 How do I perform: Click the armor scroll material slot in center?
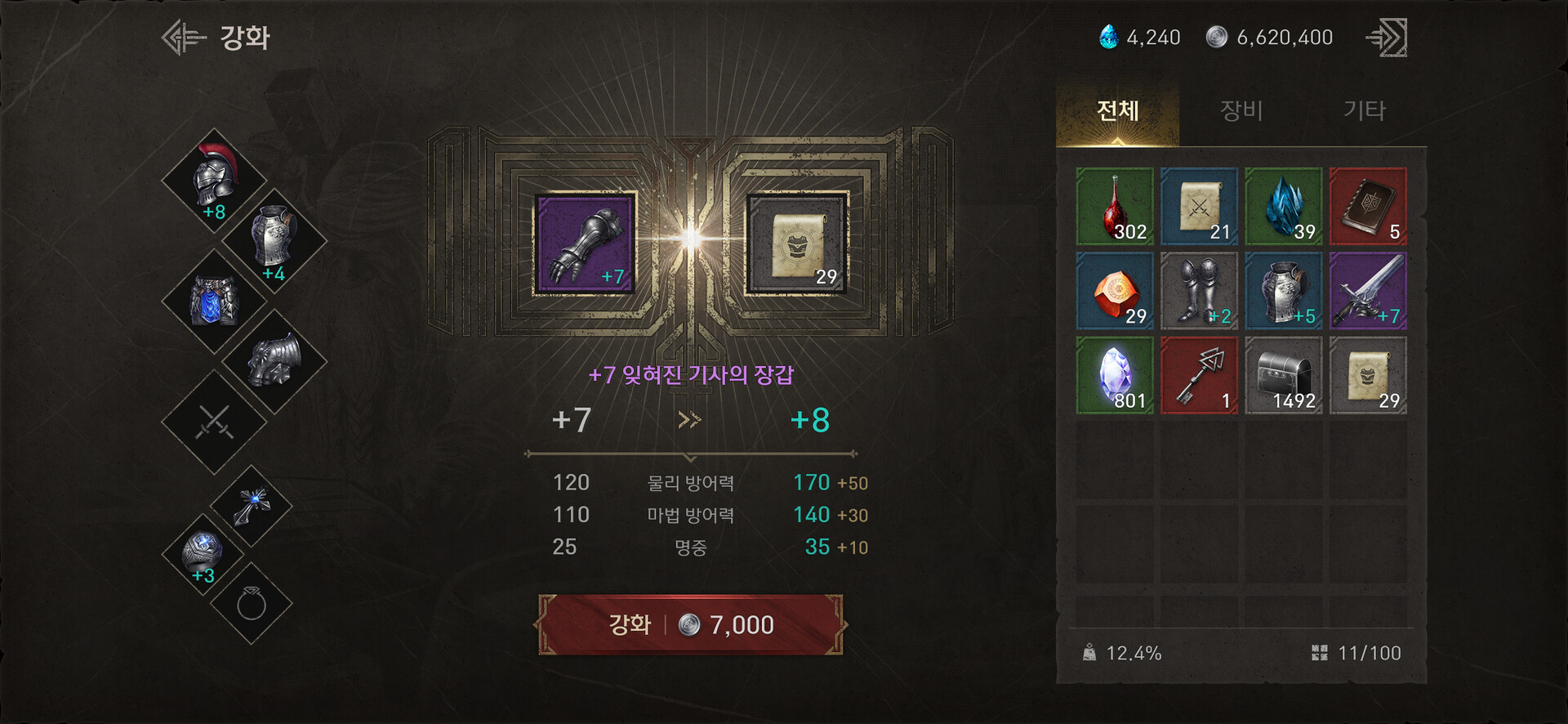(x=797, y=243)
